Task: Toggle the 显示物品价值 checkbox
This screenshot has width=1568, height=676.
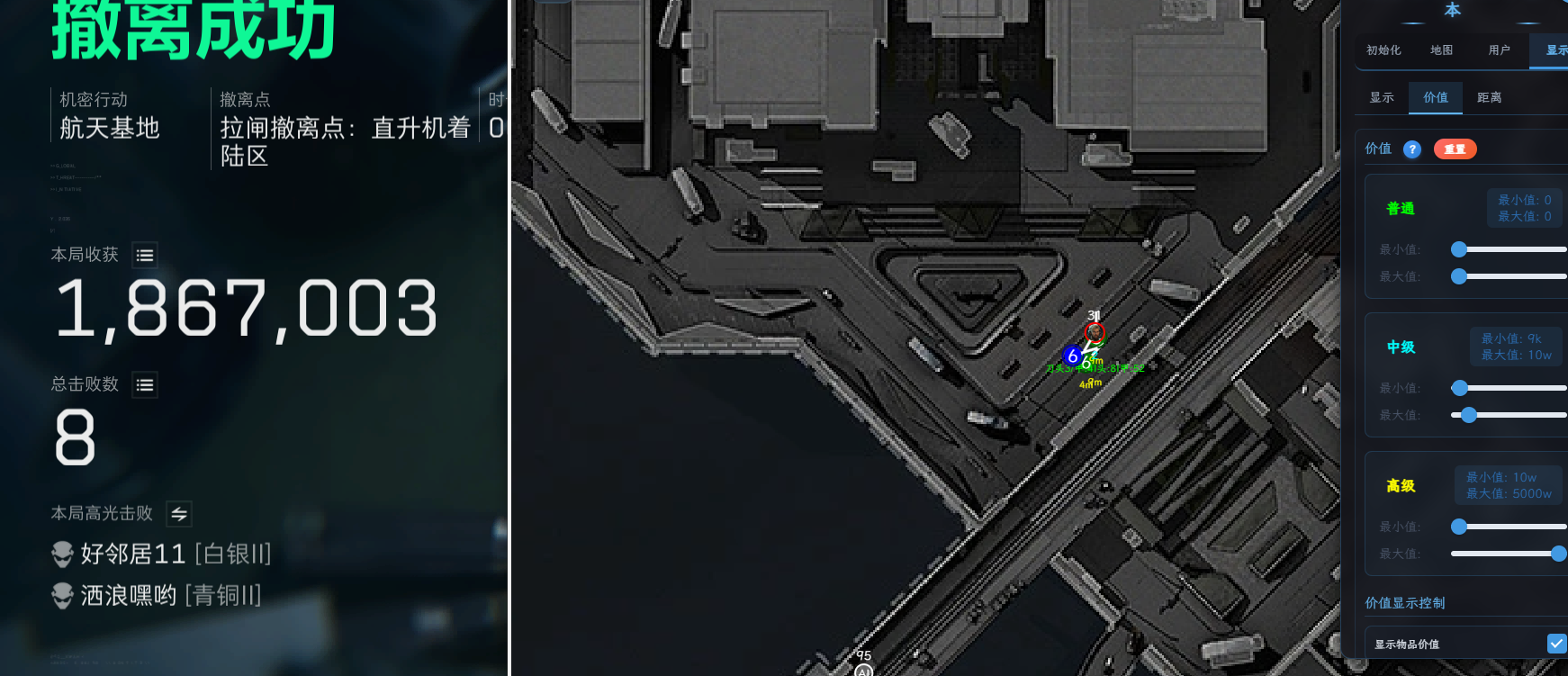Action: 1556,644
